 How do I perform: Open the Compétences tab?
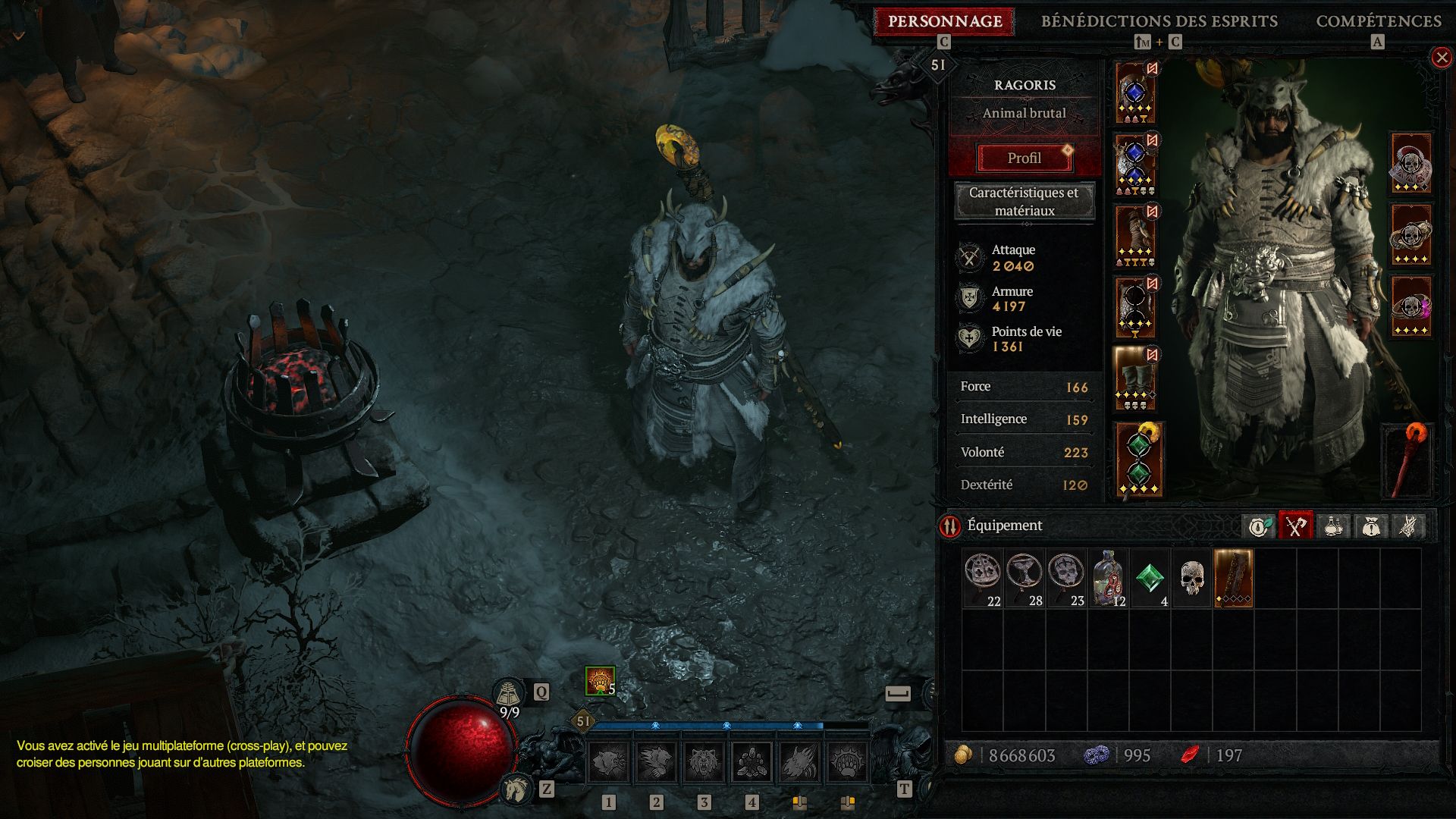pyautogui.click(x=1378, y=21)
